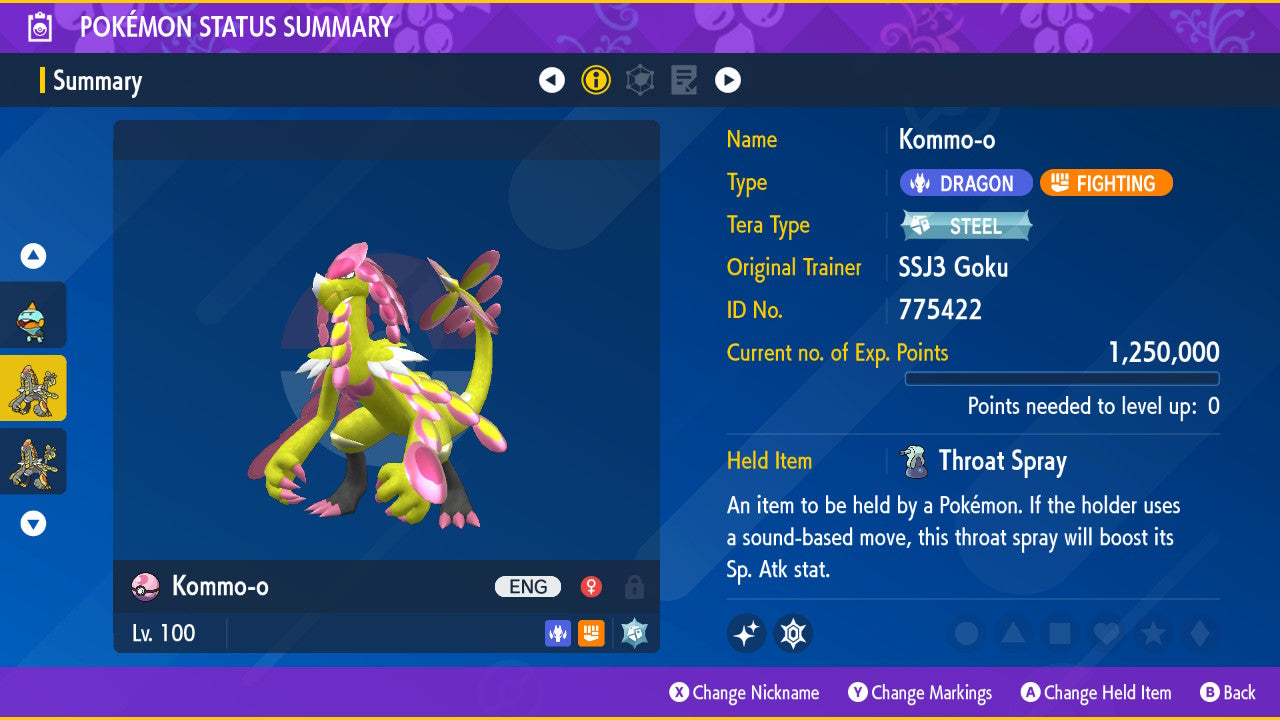The width and height of the screenshot is (1280, 720).
Task: Click the heart marking symbol
Action: coord(1106,633)
